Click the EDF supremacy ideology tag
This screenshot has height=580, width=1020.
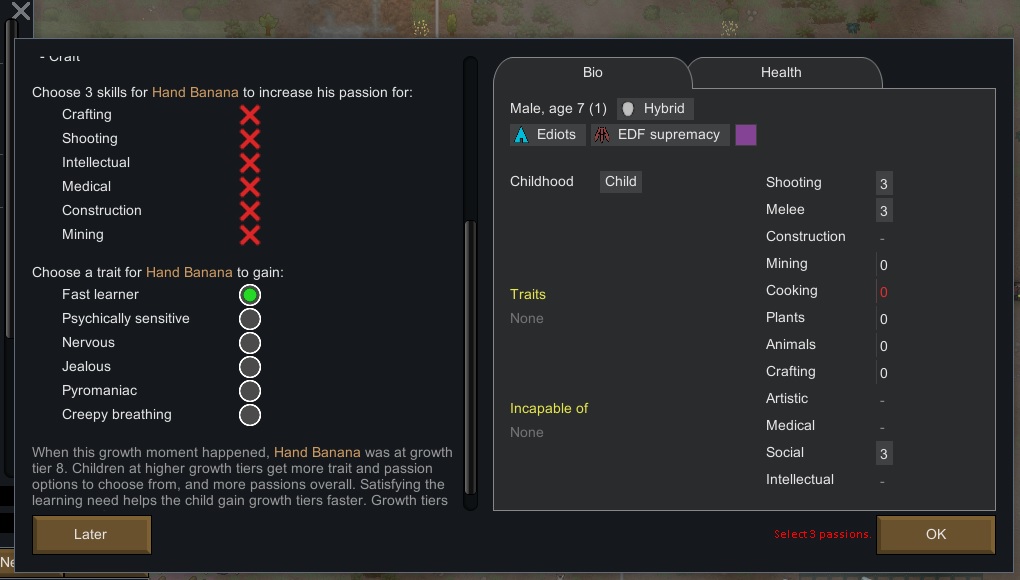tap(659, 135)
